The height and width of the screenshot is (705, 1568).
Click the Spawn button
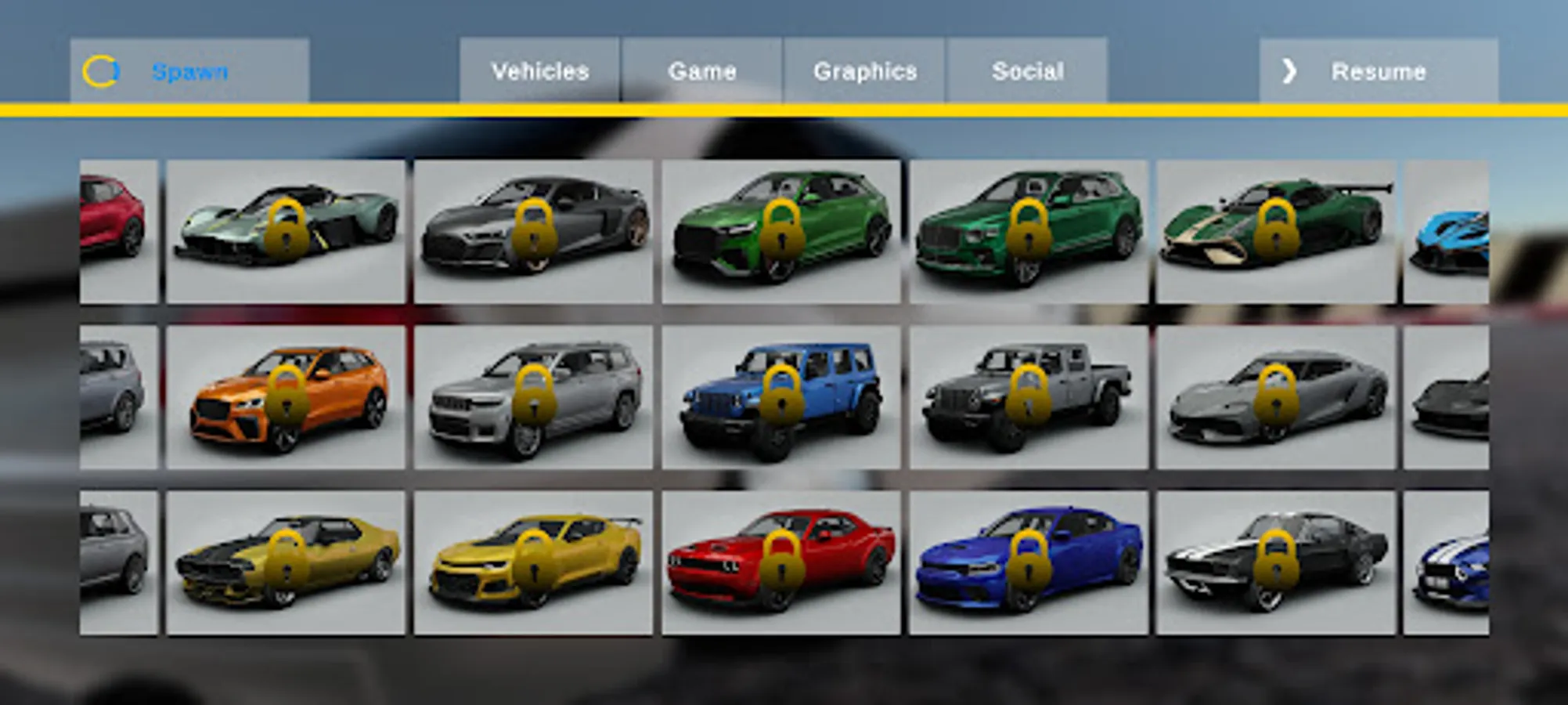point(189,71)
